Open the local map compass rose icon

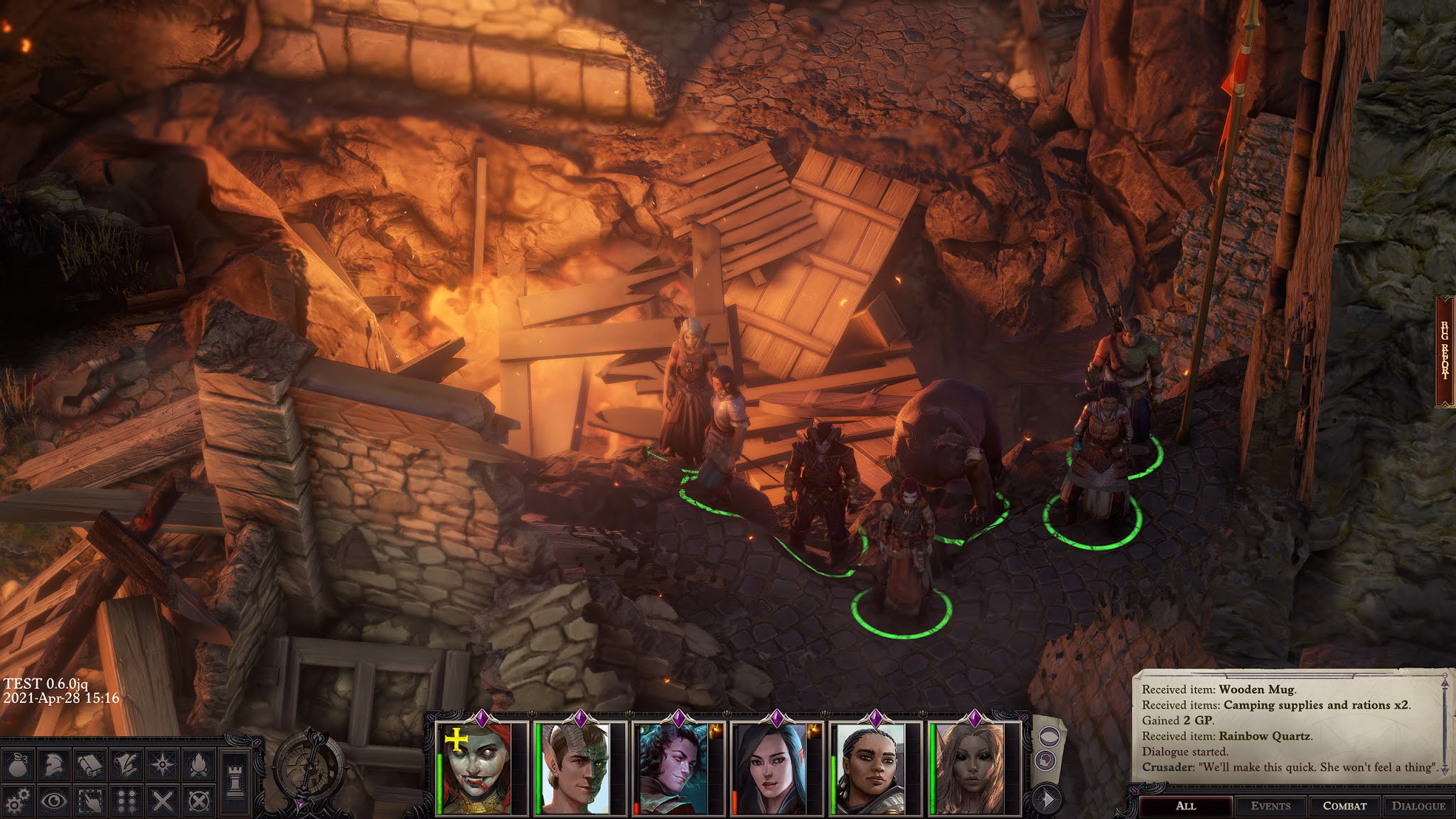162,764
